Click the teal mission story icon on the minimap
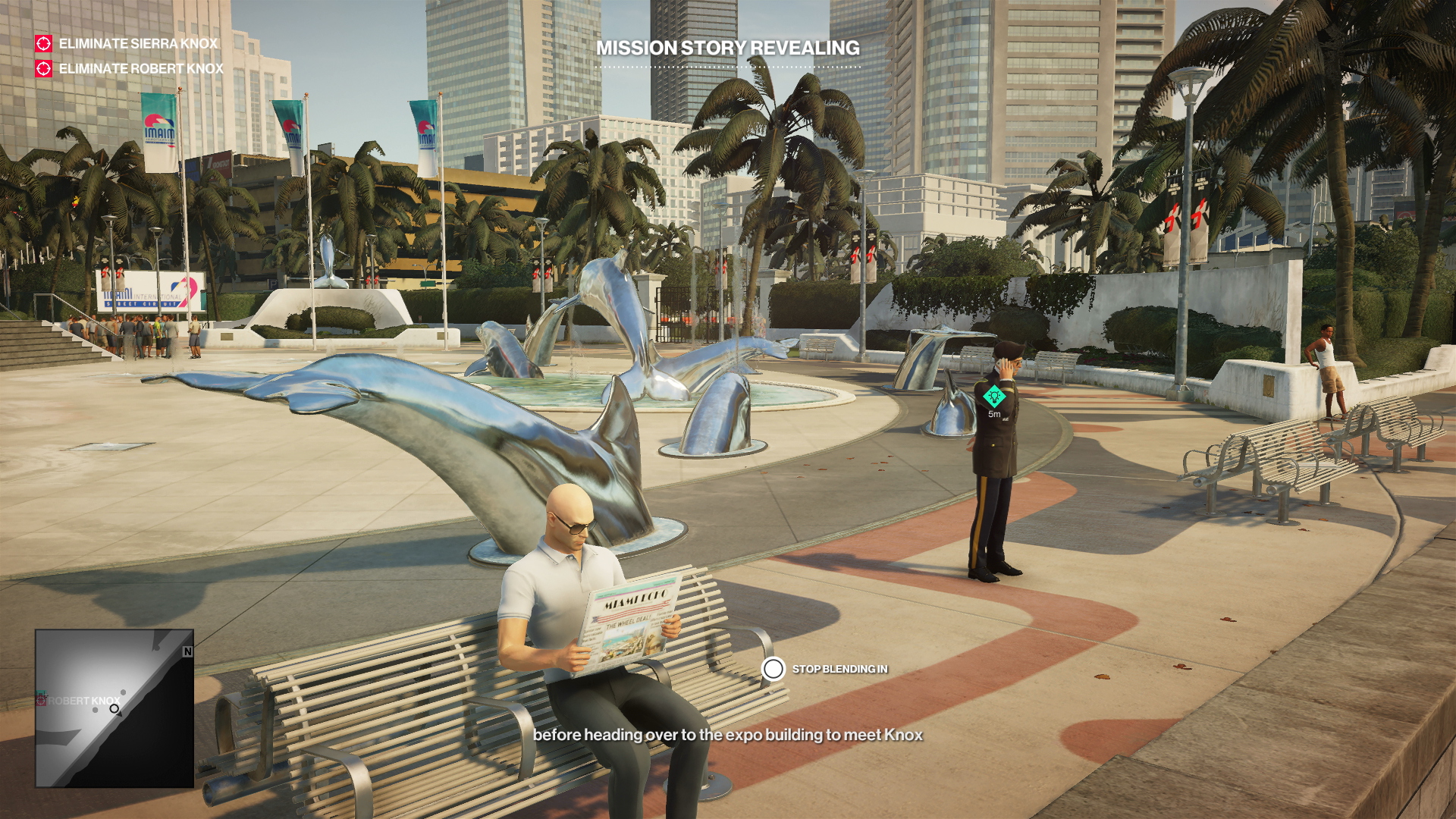 click(42, 692)
